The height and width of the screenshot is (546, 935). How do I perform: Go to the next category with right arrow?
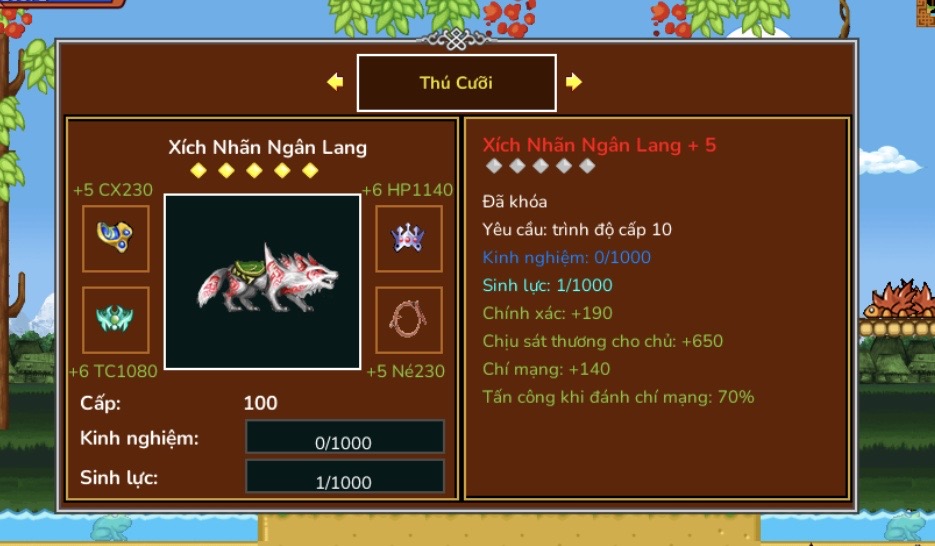[x=573, y=82]
